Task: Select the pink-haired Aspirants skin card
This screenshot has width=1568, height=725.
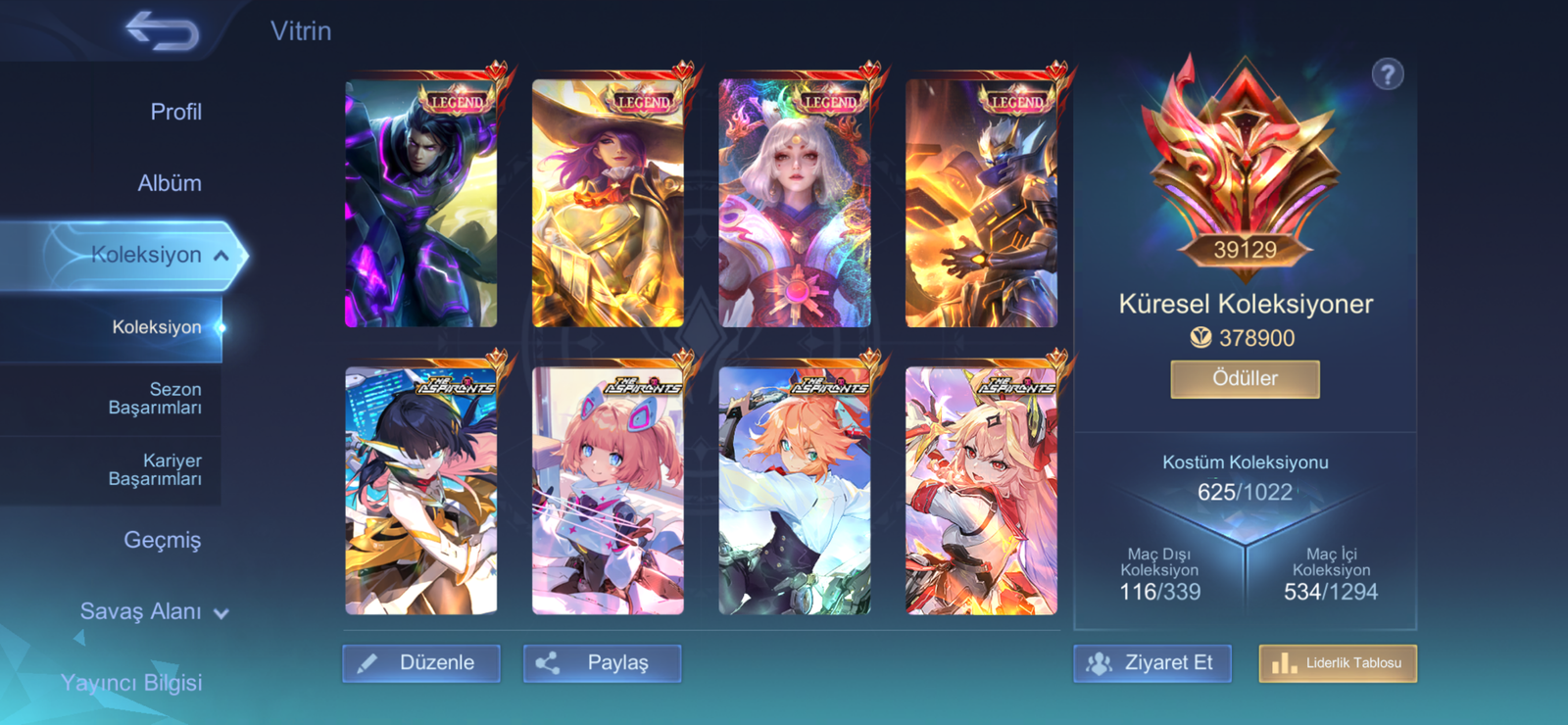Action: 608,490
